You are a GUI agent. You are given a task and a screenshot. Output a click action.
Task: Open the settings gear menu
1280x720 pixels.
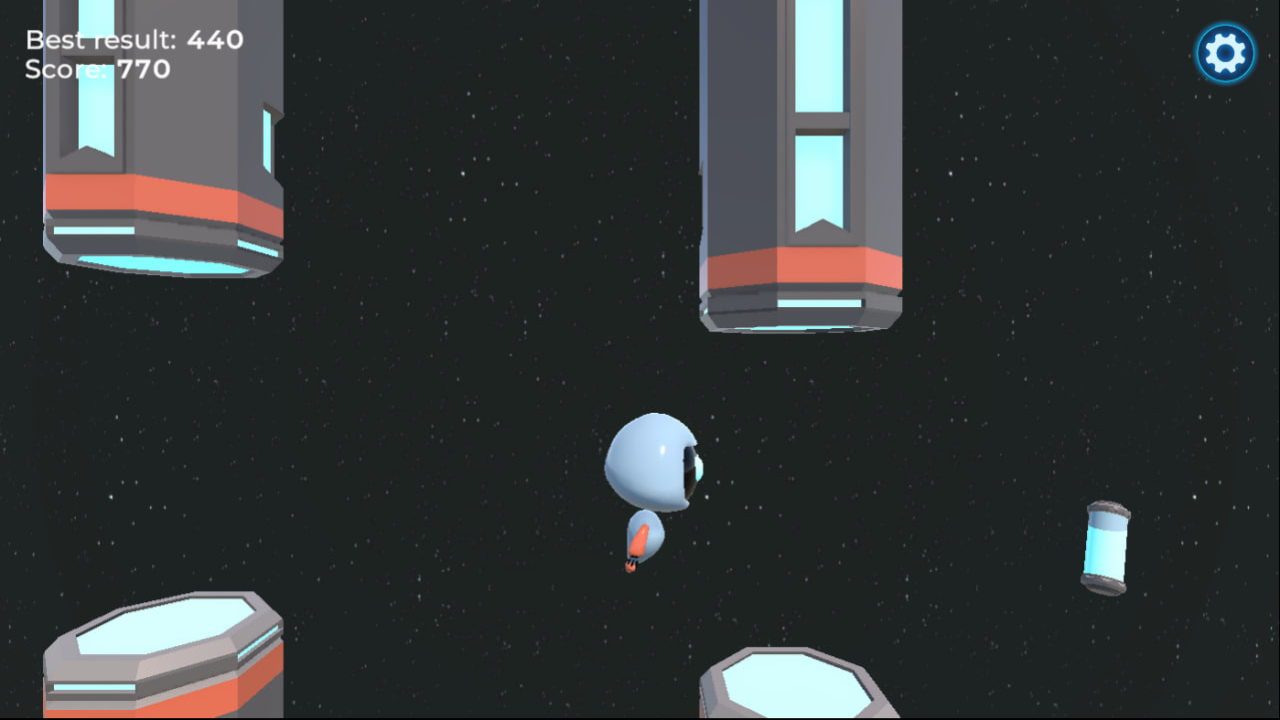(1224, 53)
